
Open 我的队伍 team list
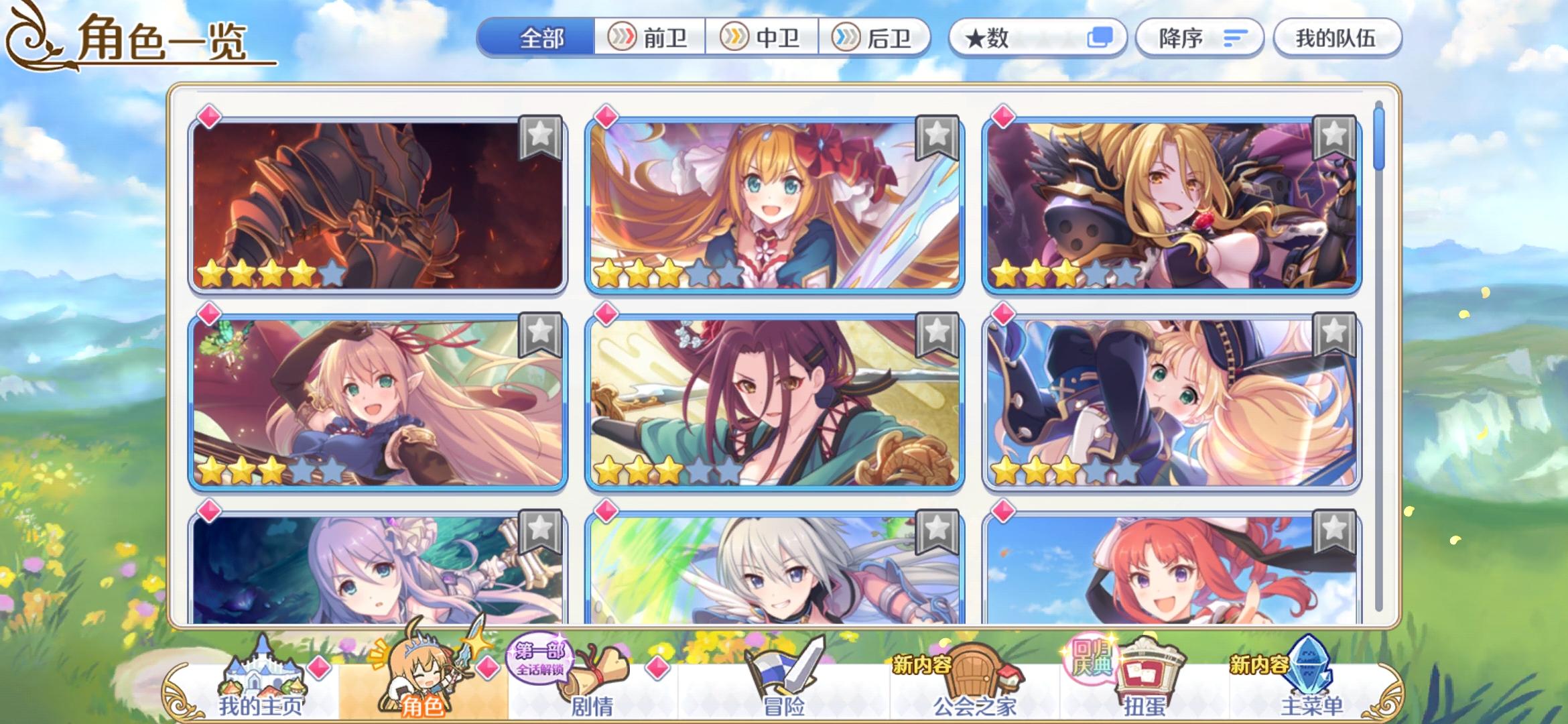tap(1337, 38)
